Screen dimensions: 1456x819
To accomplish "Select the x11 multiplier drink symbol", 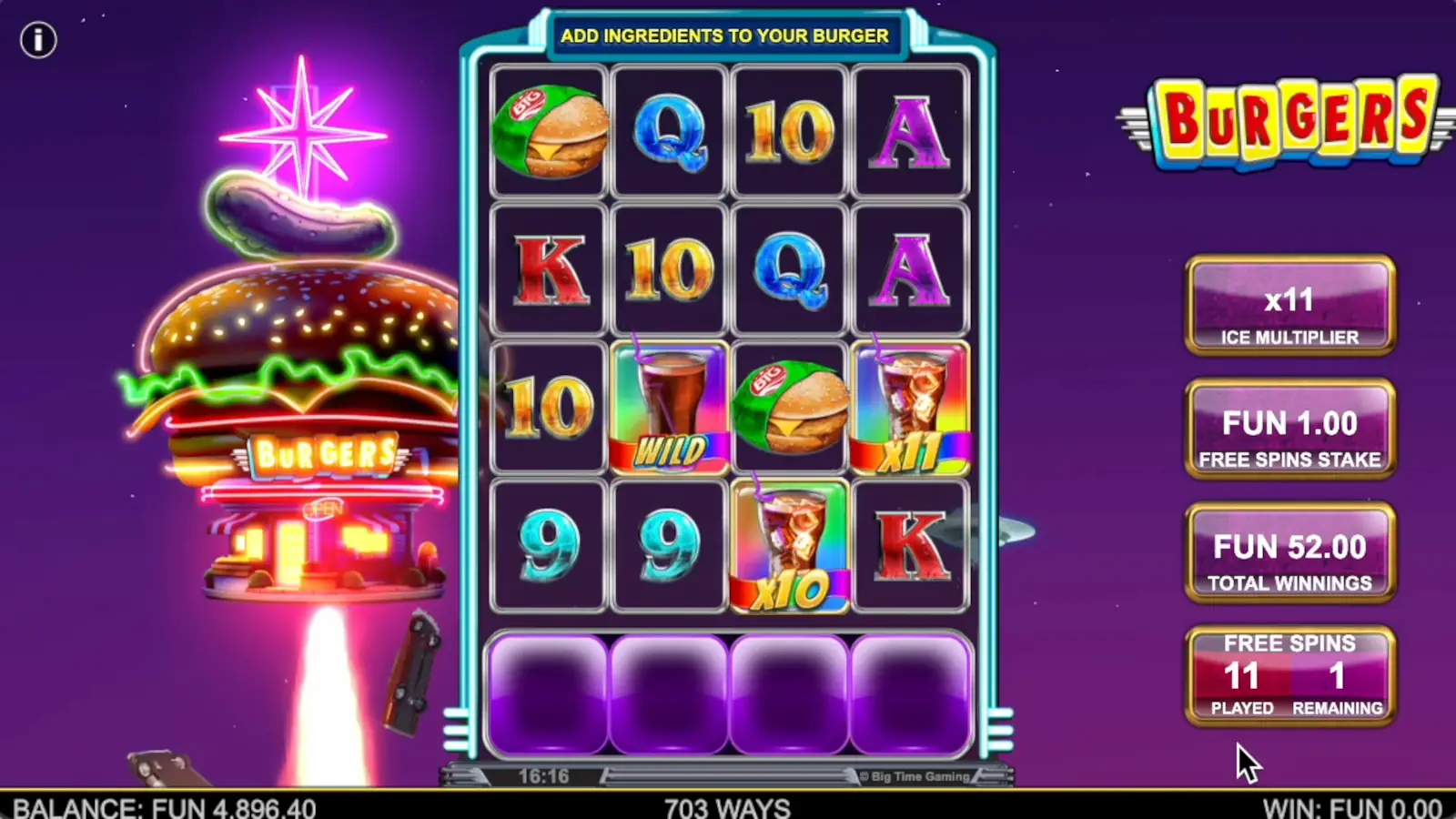I will tap(912, 407).
